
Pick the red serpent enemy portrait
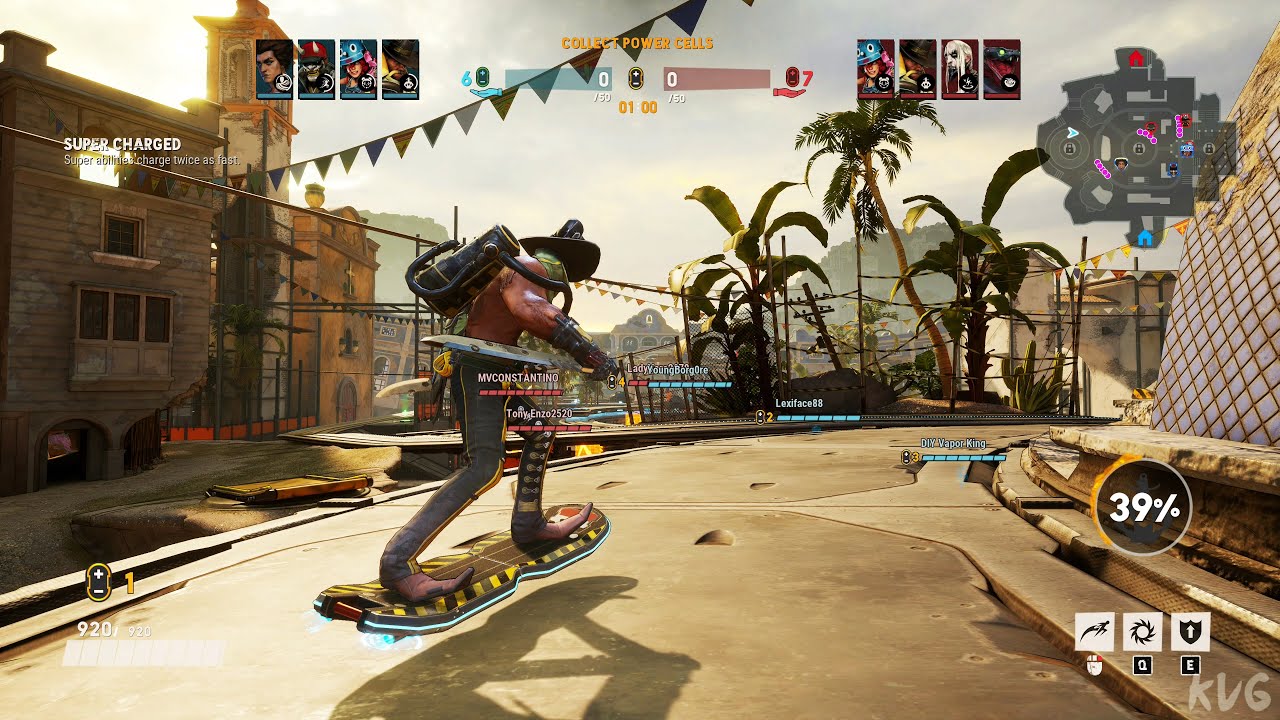pyautogui.click(x=1001, y=68)
